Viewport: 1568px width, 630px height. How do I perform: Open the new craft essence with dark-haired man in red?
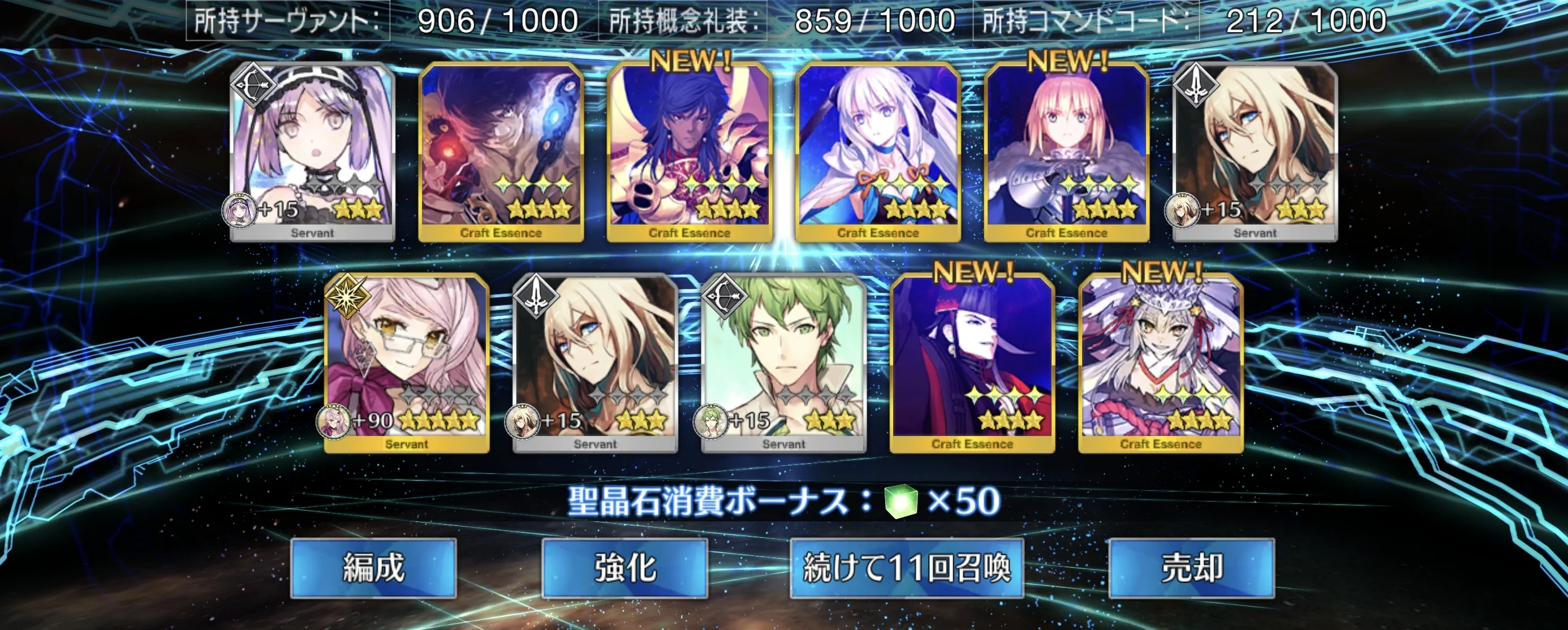point(972,364)
